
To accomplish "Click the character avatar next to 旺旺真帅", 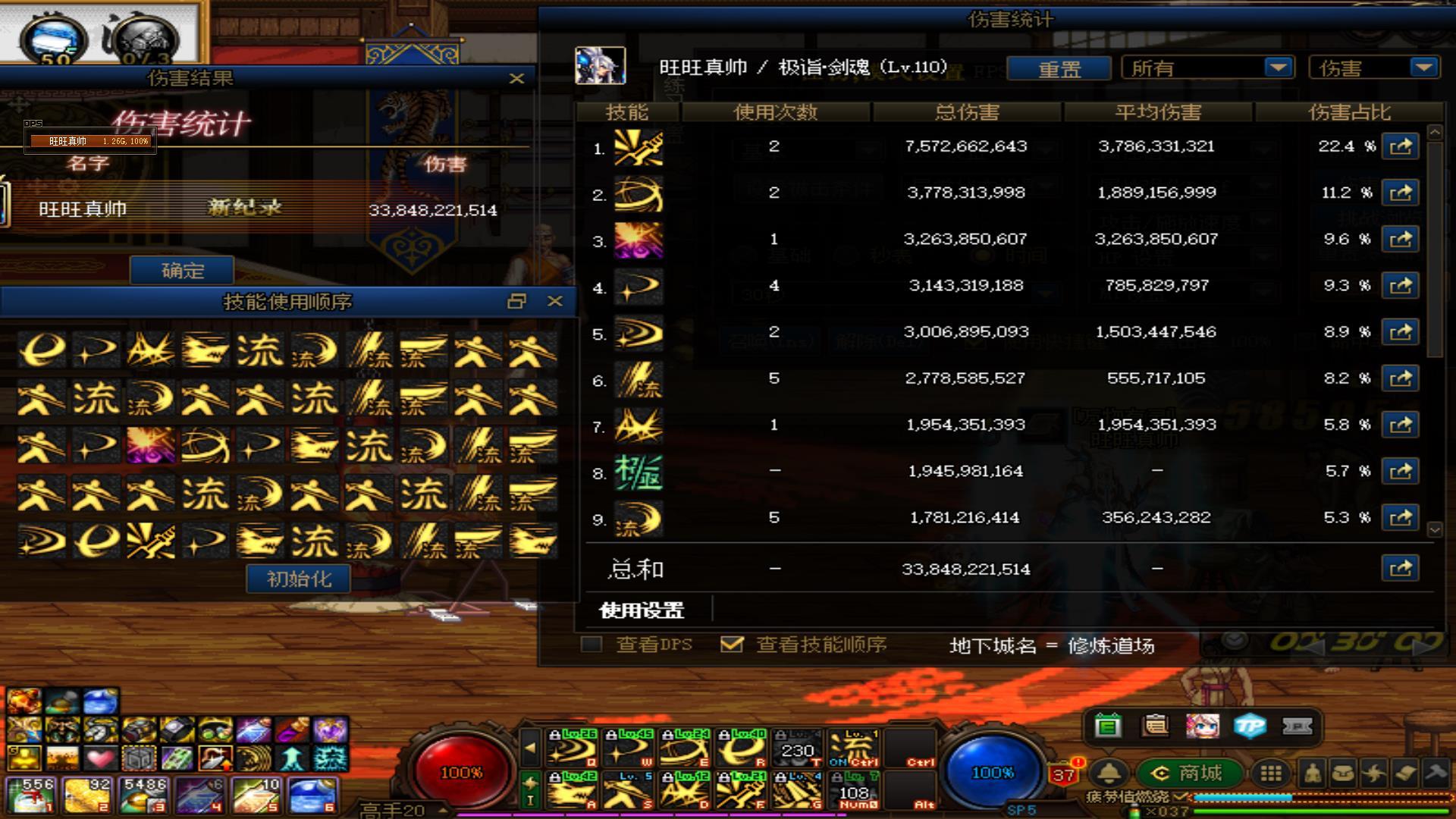I will pos(601,64).
